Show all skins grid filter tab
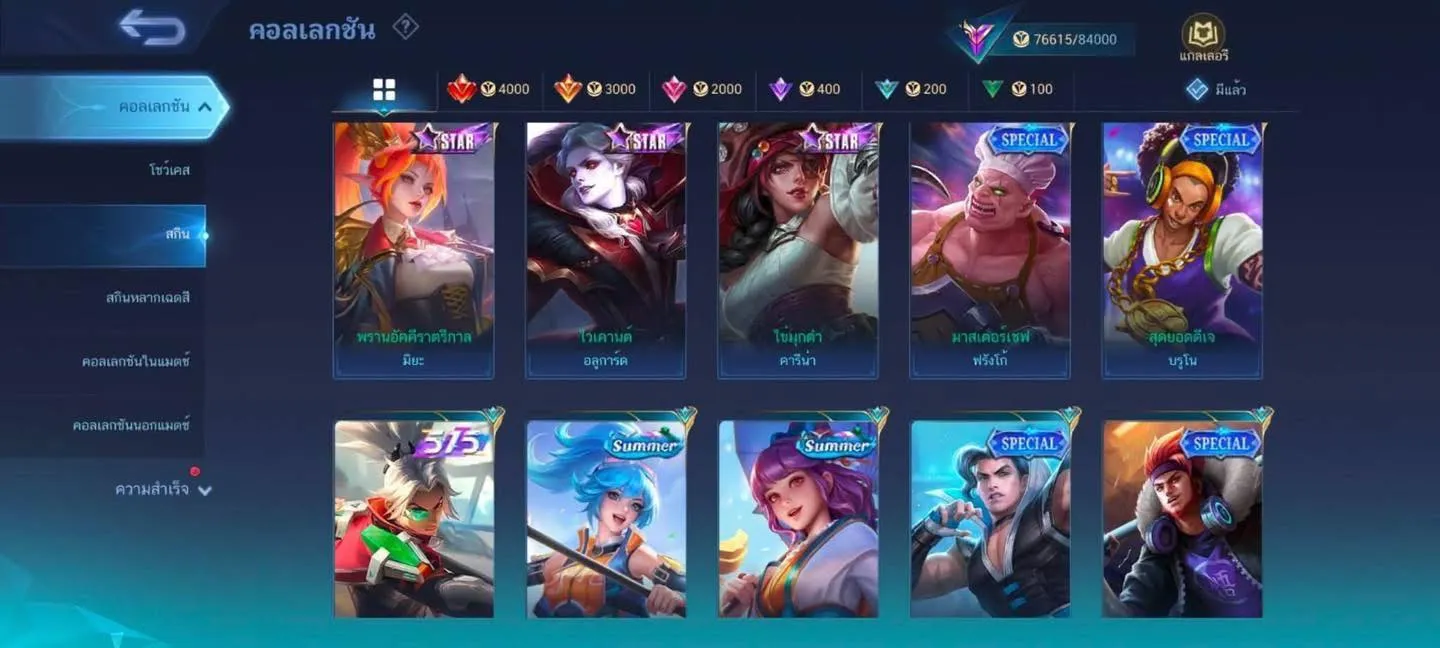 click(384, 90)
